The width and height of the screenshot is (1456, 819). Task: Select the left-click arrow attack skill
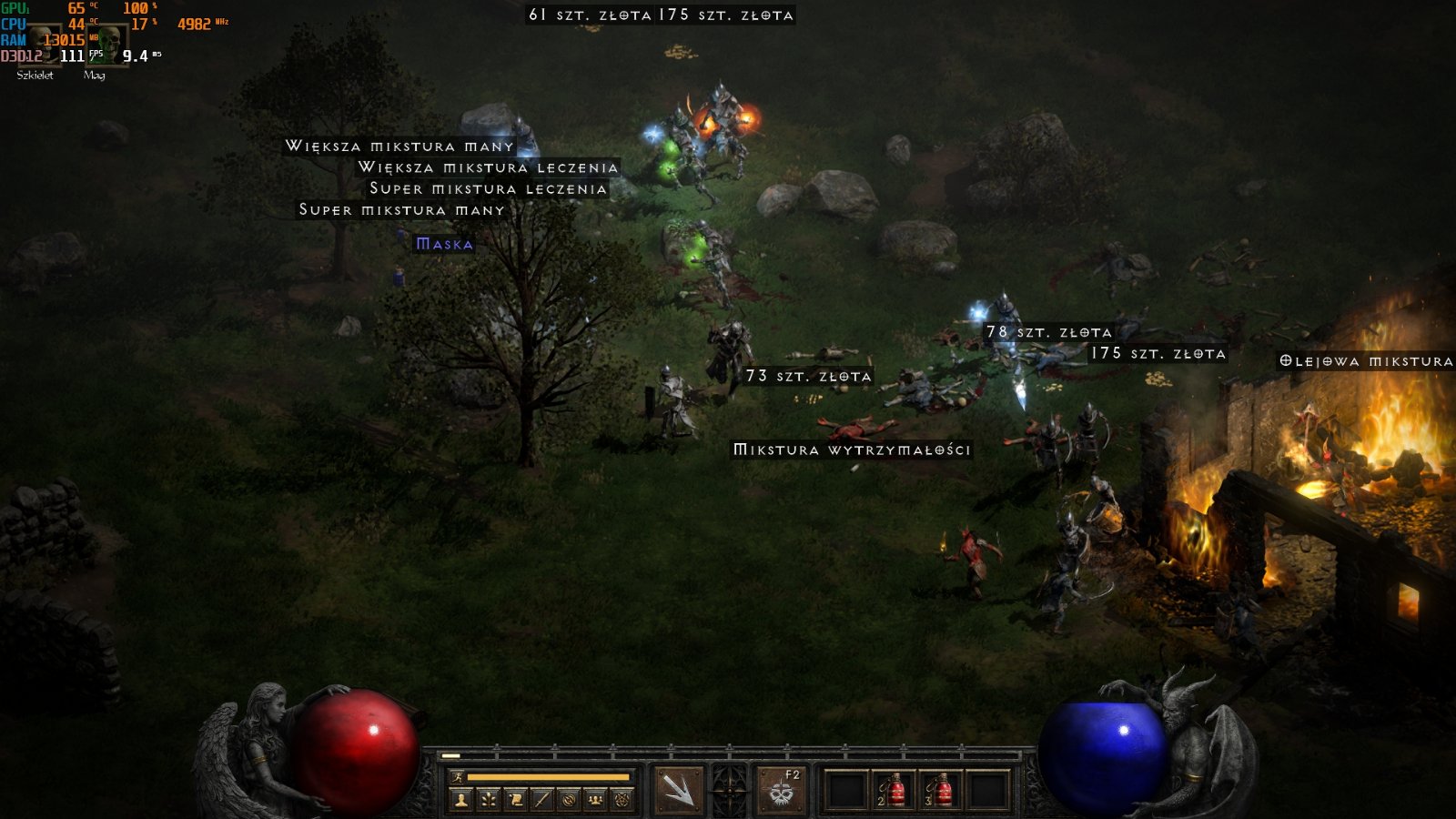[678, 789]
